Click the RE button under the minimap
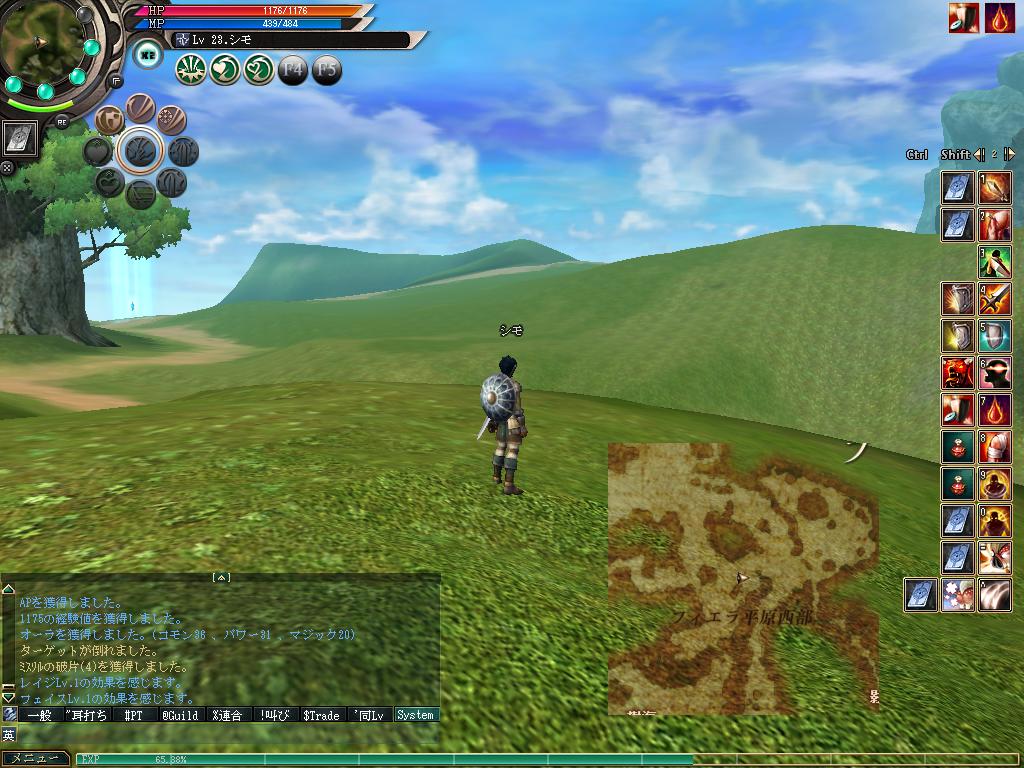Screen dimensions: 1024x768 [62, 122]
